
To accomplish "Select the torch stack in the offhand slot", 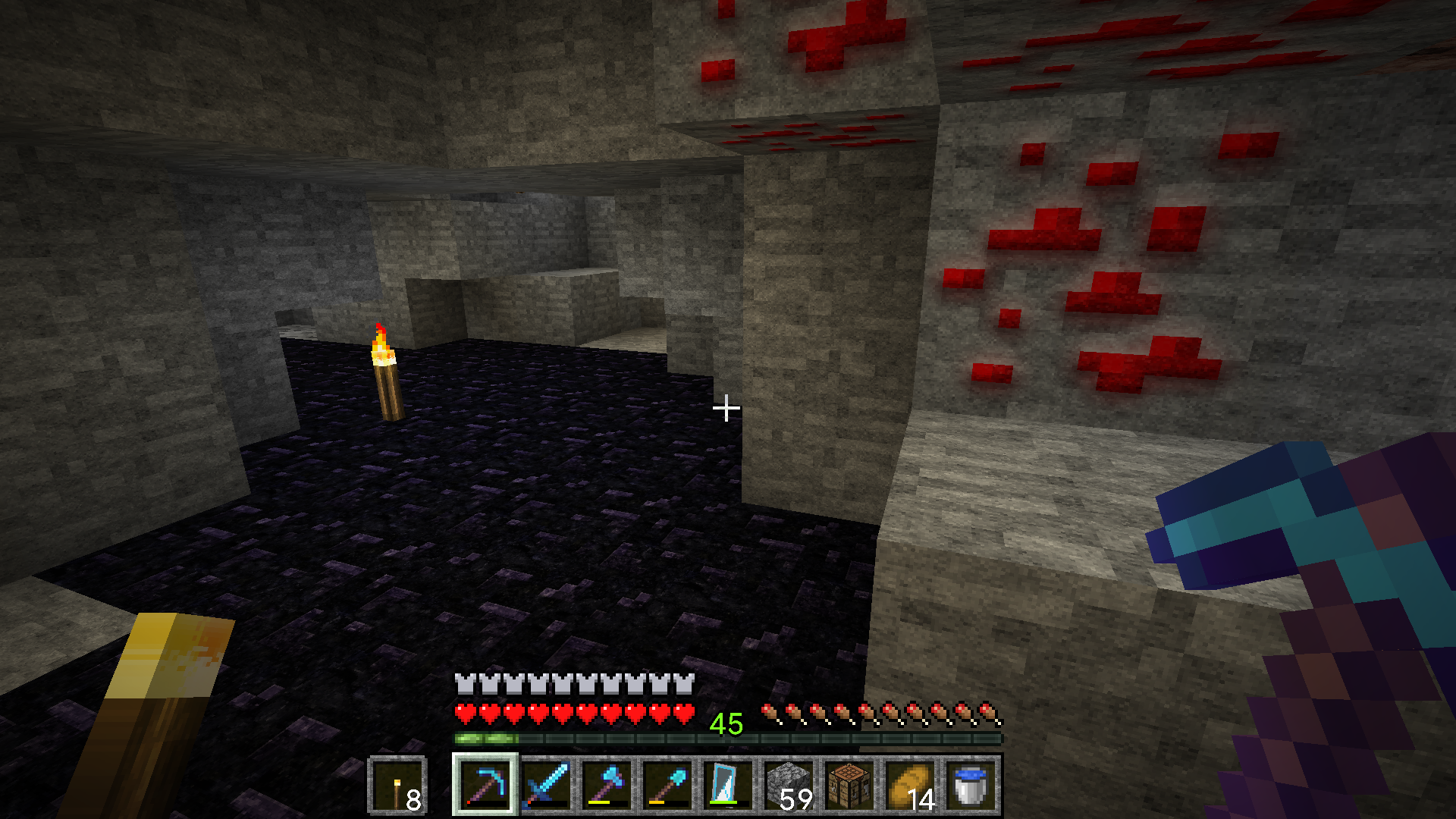I will 397,786.
